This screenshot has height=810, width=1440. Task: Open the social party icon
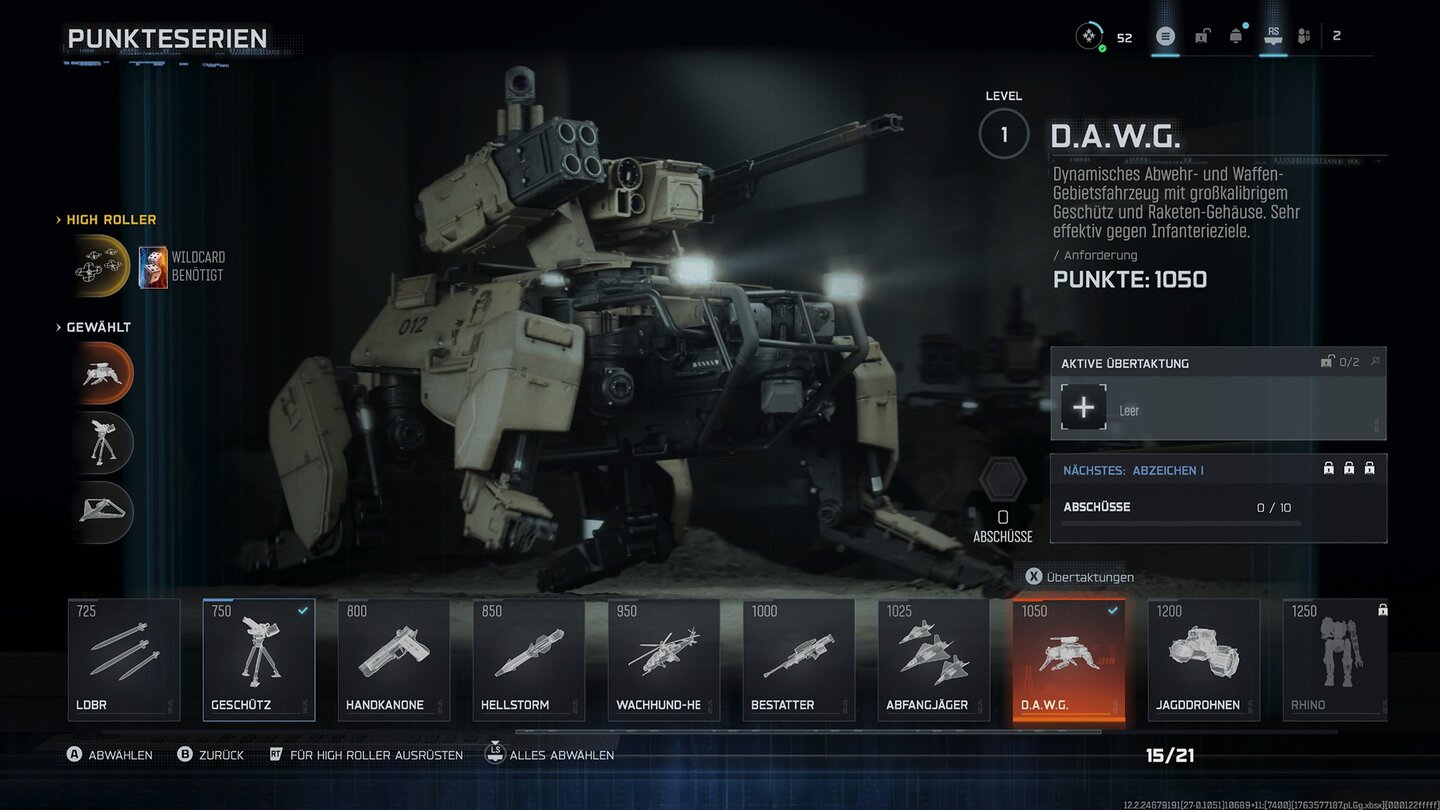(x=1304, y=37)
